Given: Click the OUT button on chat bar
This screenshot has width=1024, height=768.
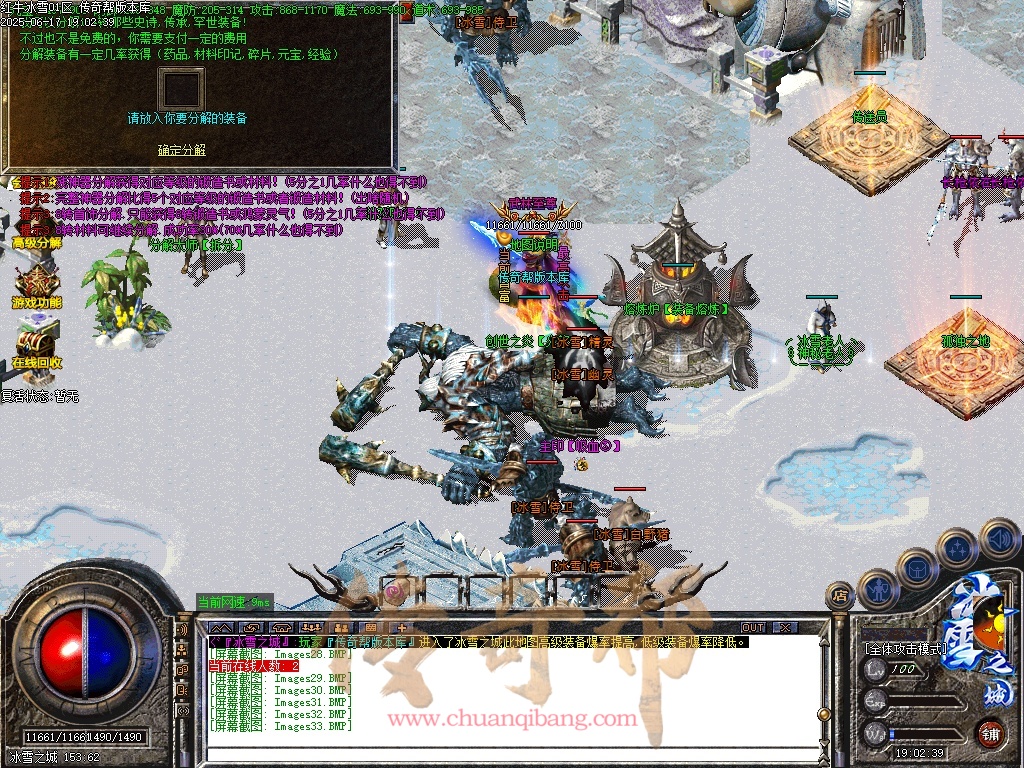Looking at the screenshot, I should [752, 627].
